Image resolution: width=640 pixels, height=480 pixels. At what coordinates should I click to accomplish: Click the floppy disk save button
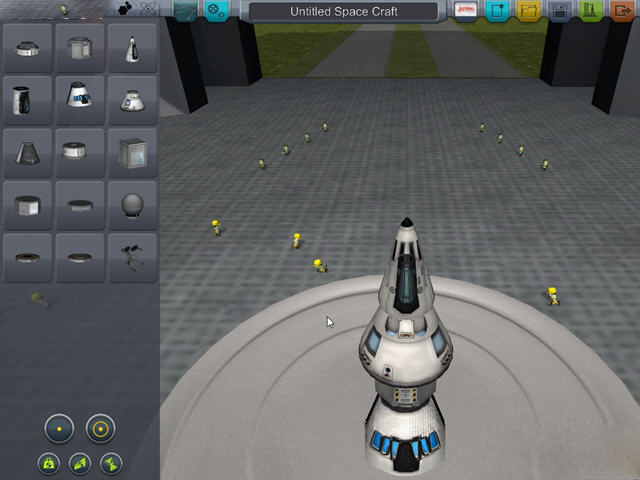pos(560,11)
